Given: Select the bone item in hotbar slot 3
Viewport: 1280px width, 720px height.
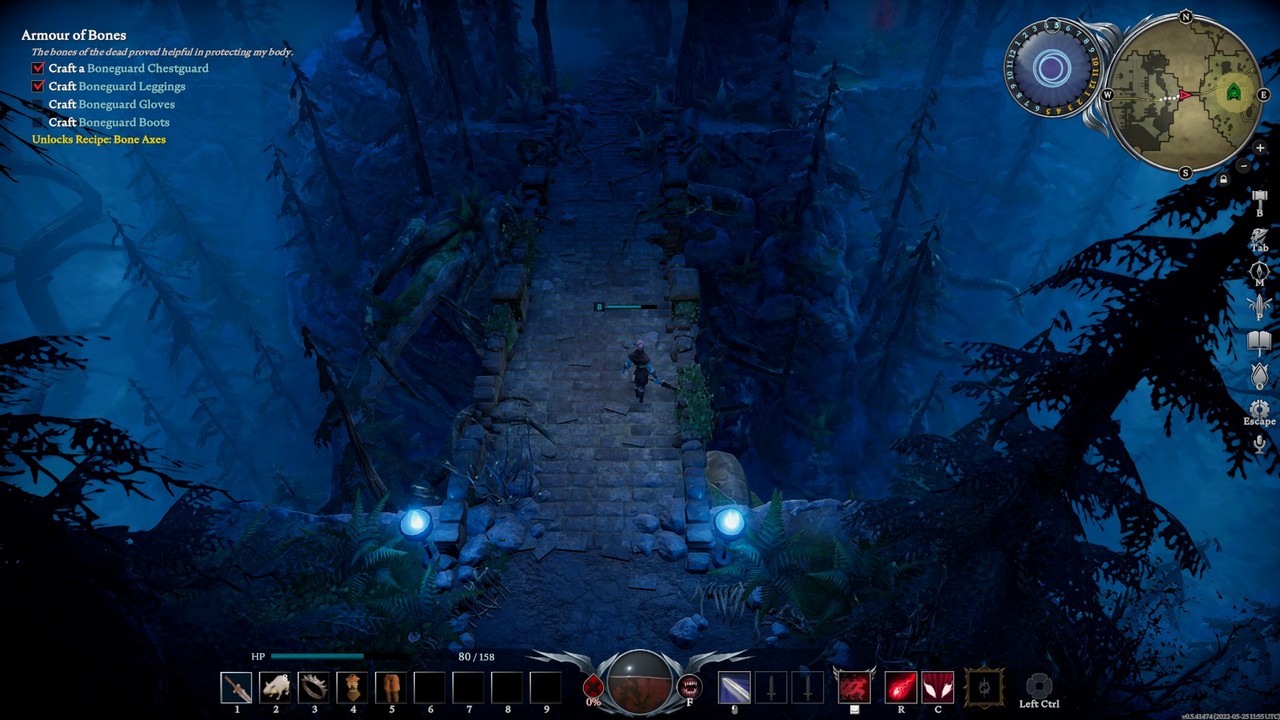Looking at the screenshot, I should pyautogui.click(x=314, y=688).
